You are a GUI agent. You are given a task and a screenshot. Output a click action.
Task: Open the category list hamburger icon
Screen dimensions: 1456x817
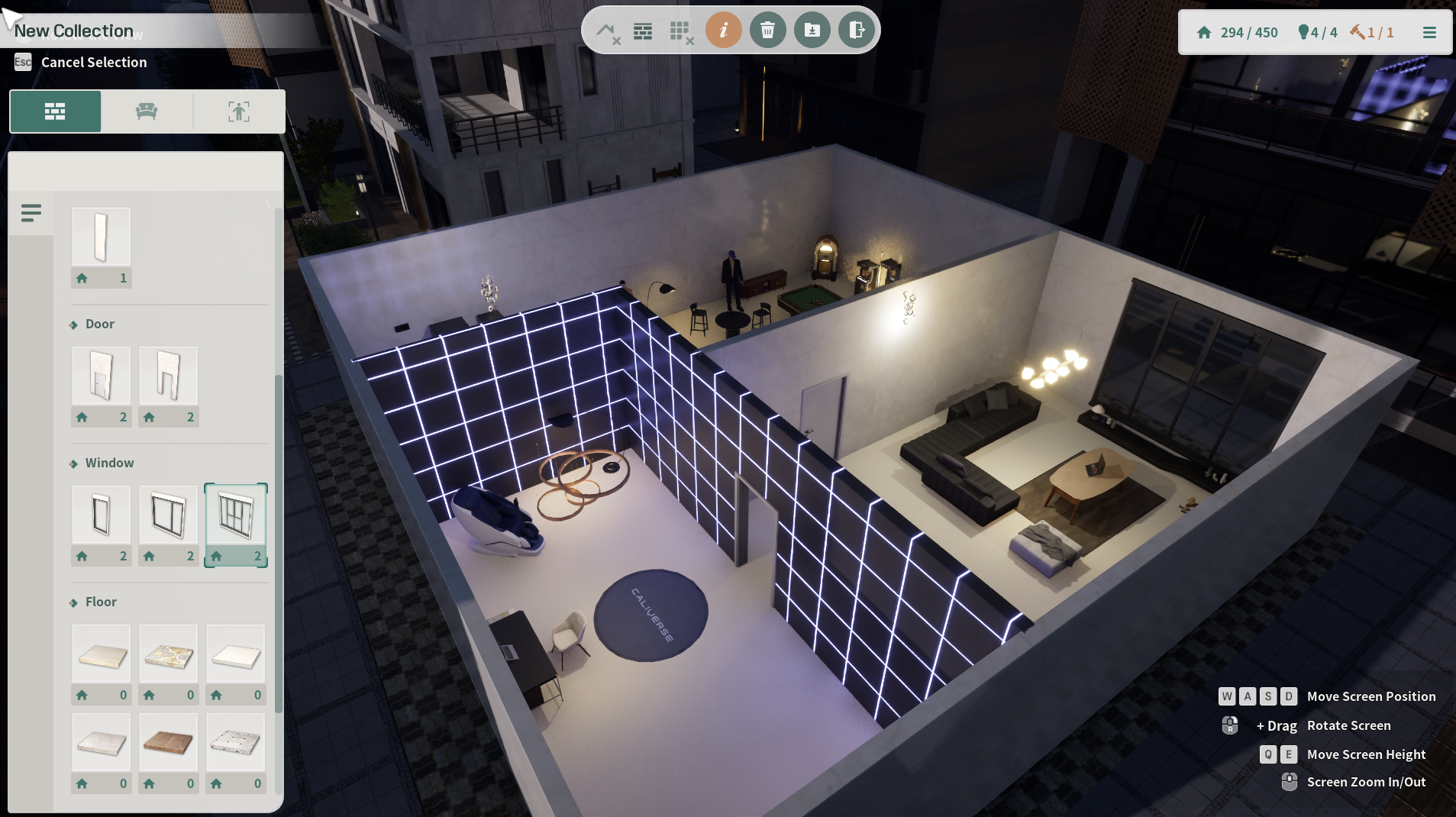[31, 213]
